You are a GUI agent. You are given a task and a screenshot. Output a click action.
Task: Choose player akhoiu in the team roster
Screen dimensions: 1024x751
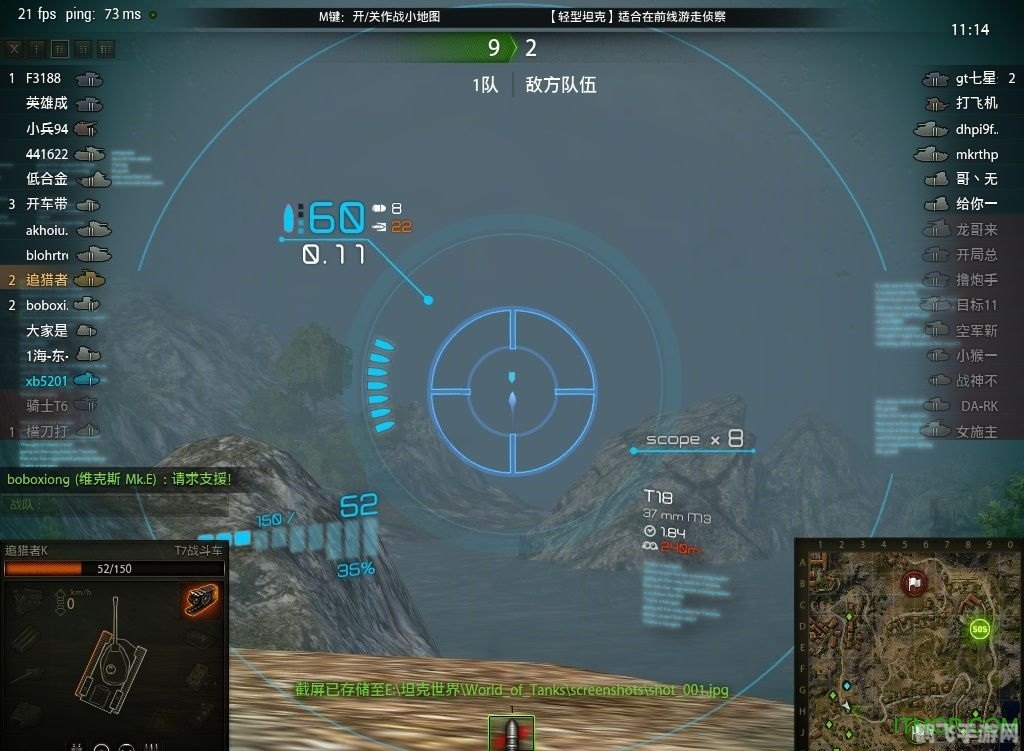[x=47, y=229]
